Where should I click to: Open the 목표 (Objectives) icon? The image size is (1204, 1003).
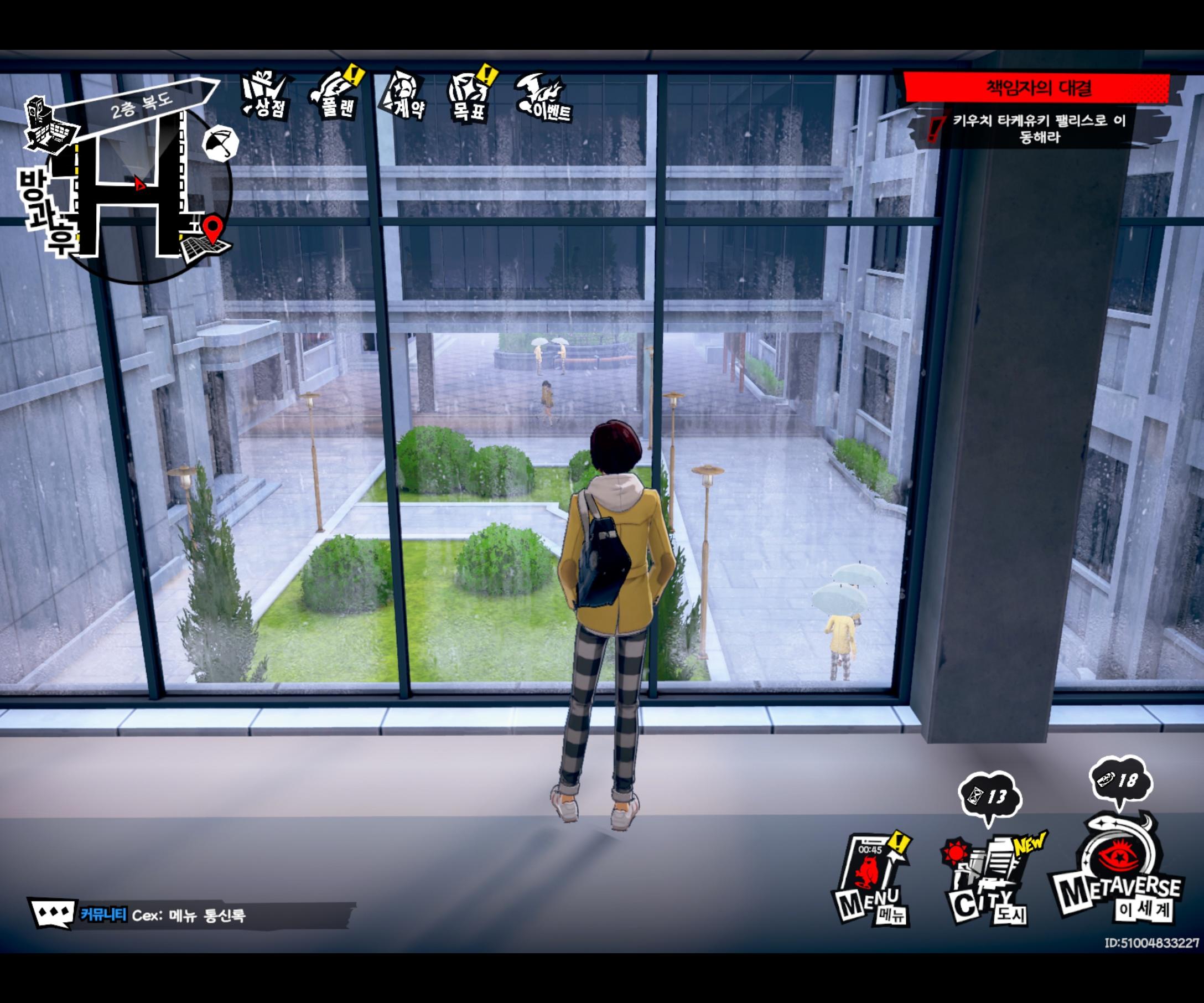[470, 95]
